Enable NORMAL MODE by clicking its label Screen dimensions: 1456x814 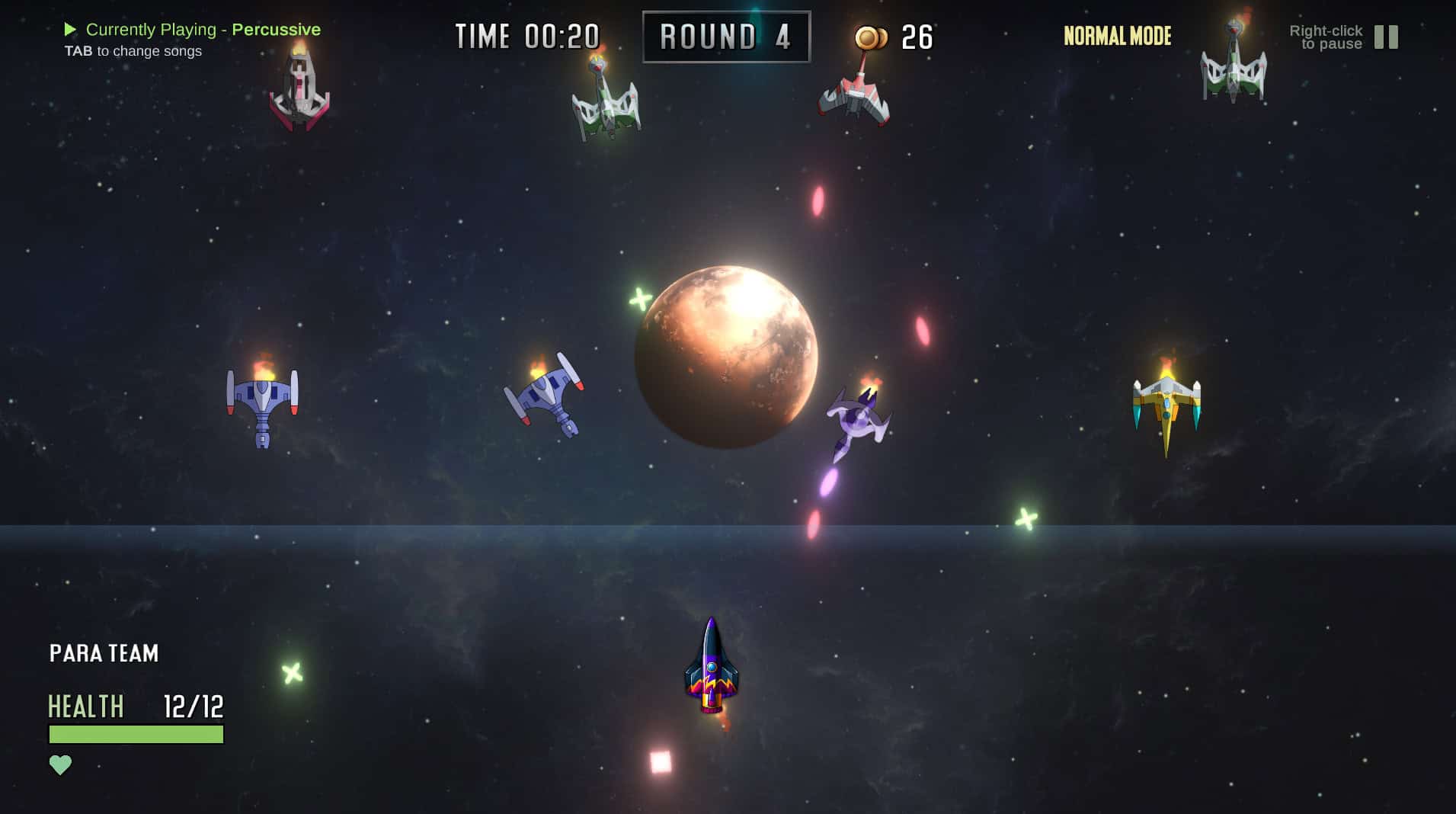[x=1116, y=36]
